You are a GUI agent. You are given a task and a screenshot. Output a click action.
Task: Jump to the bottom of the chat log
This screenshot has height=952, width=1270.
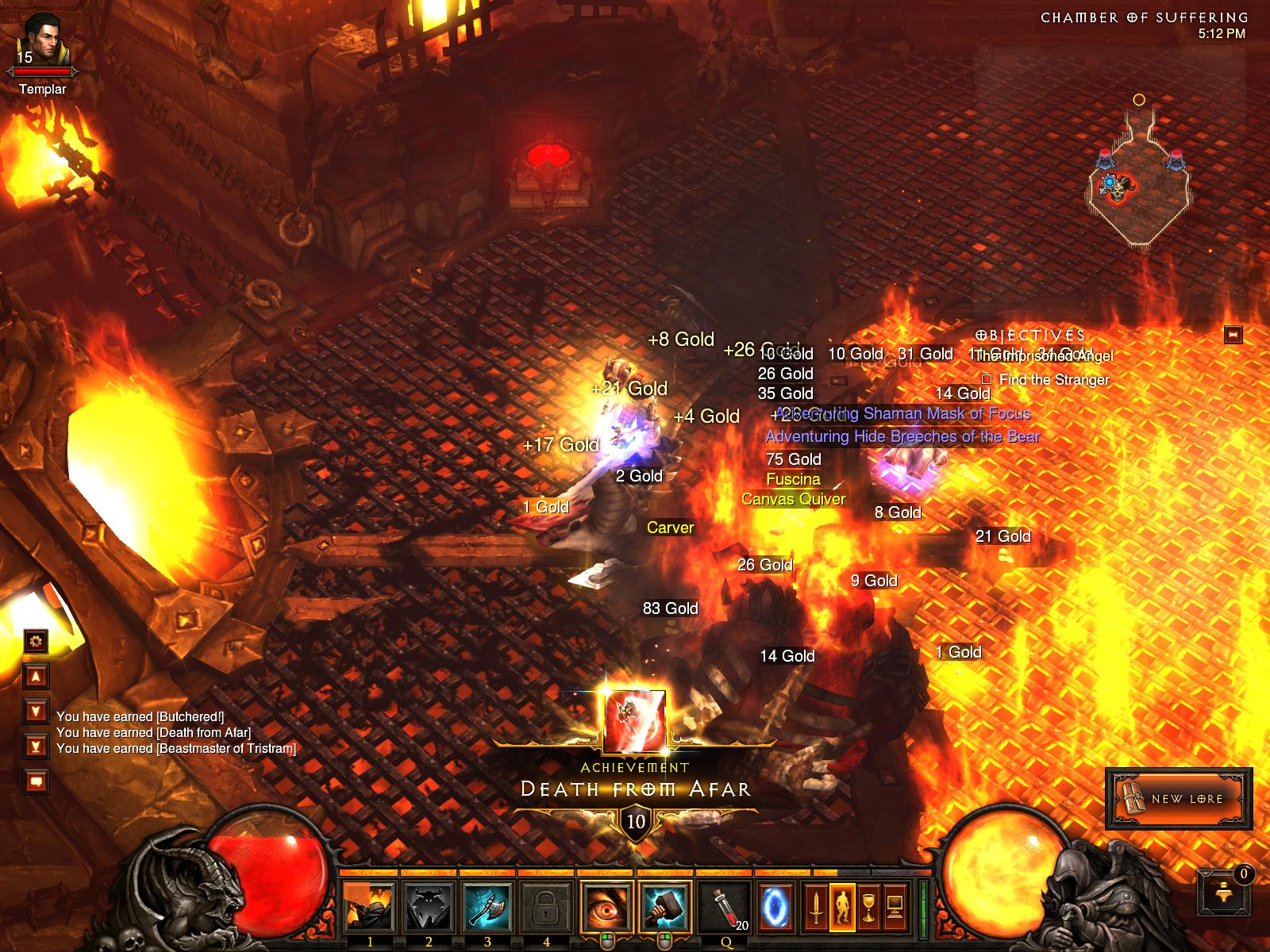tap(36, 746)
